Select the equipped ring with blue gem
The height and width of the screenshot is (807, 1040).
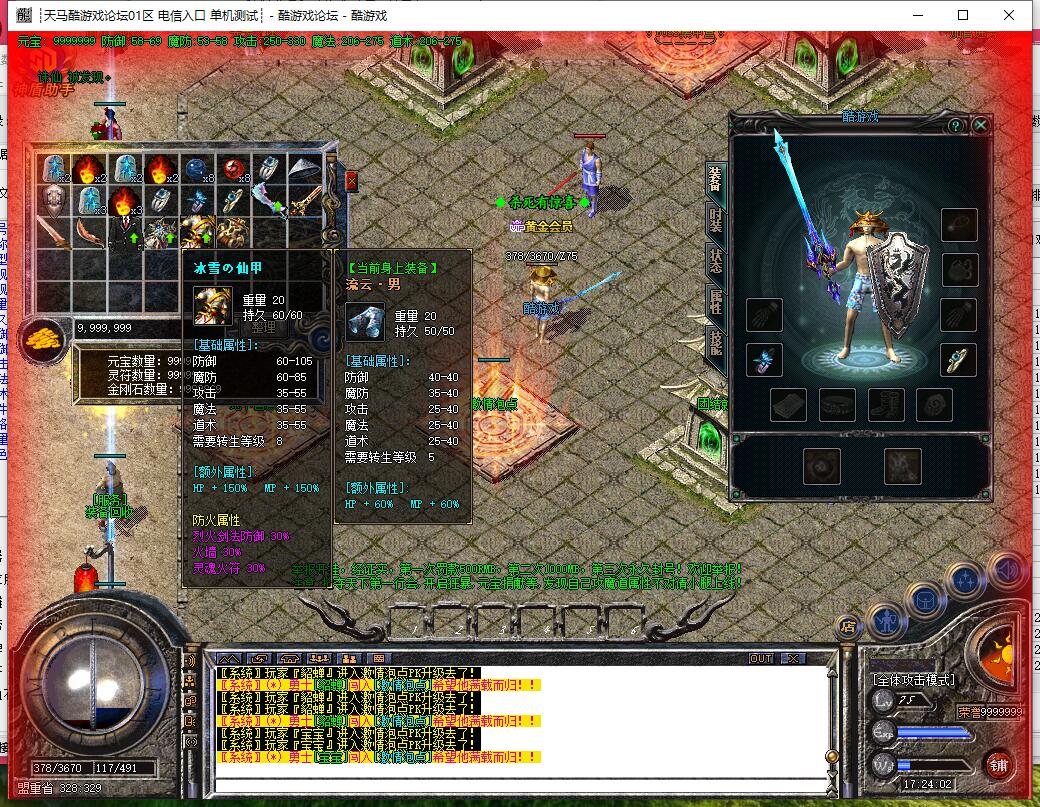pyautogui.click(x=959, y=359)
